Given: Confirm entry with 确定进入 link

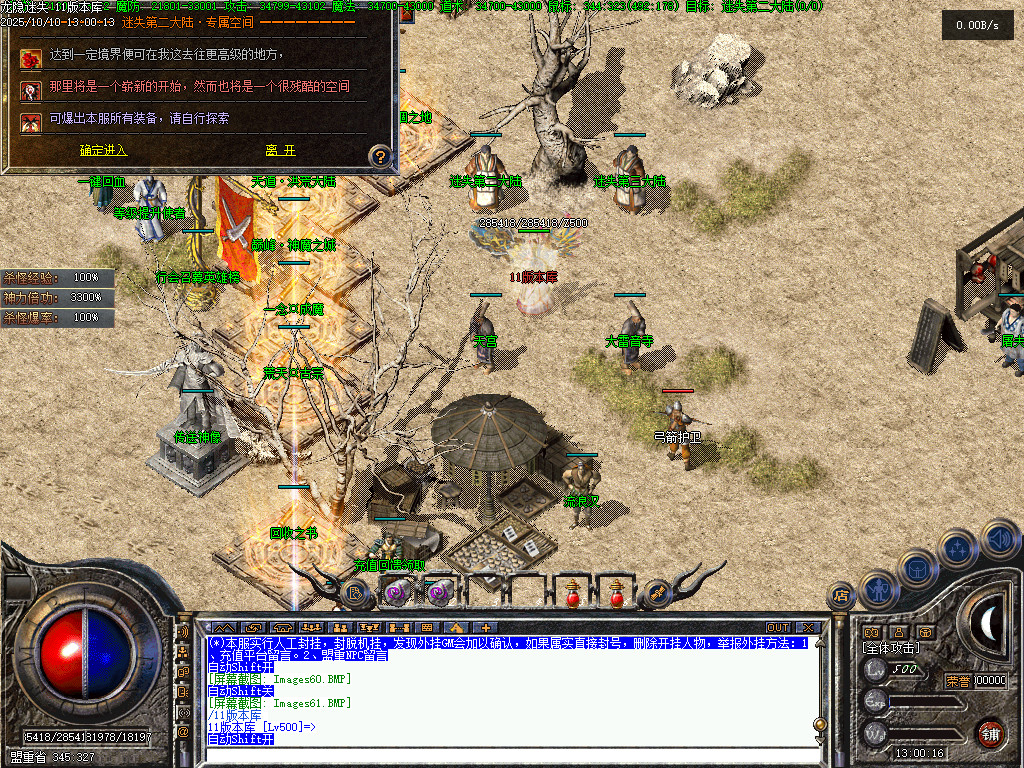Looking at the screenshot, I should click(x=103, y=150).
